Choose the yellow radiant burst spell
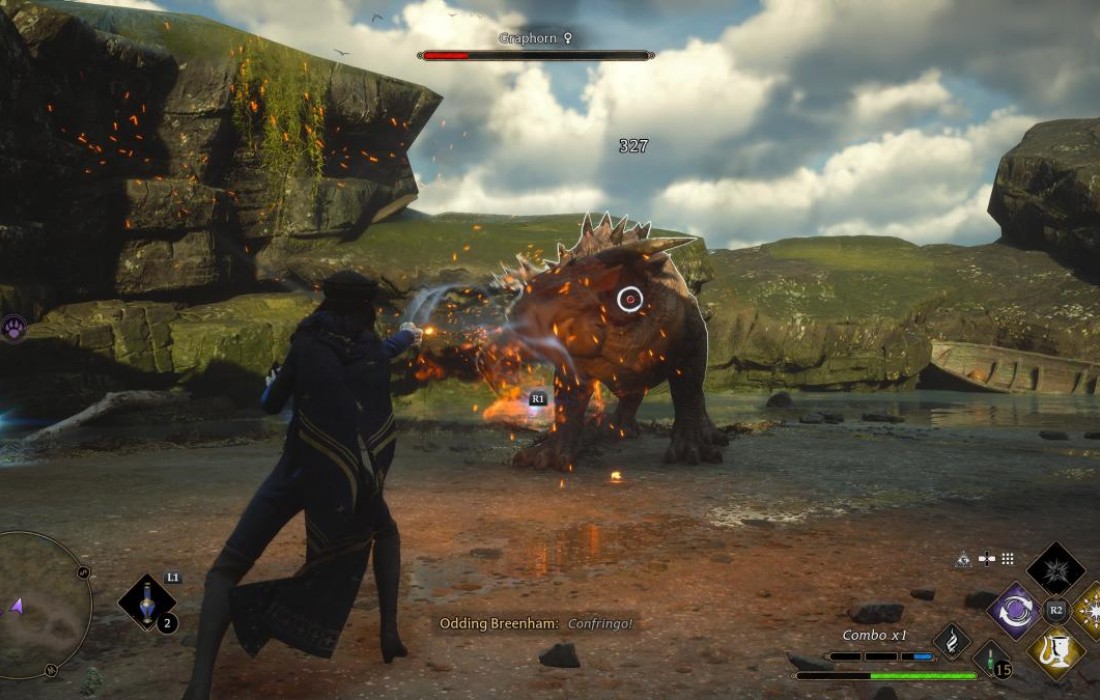This screenshot has height=700, width=1100. coord(1091,610)
